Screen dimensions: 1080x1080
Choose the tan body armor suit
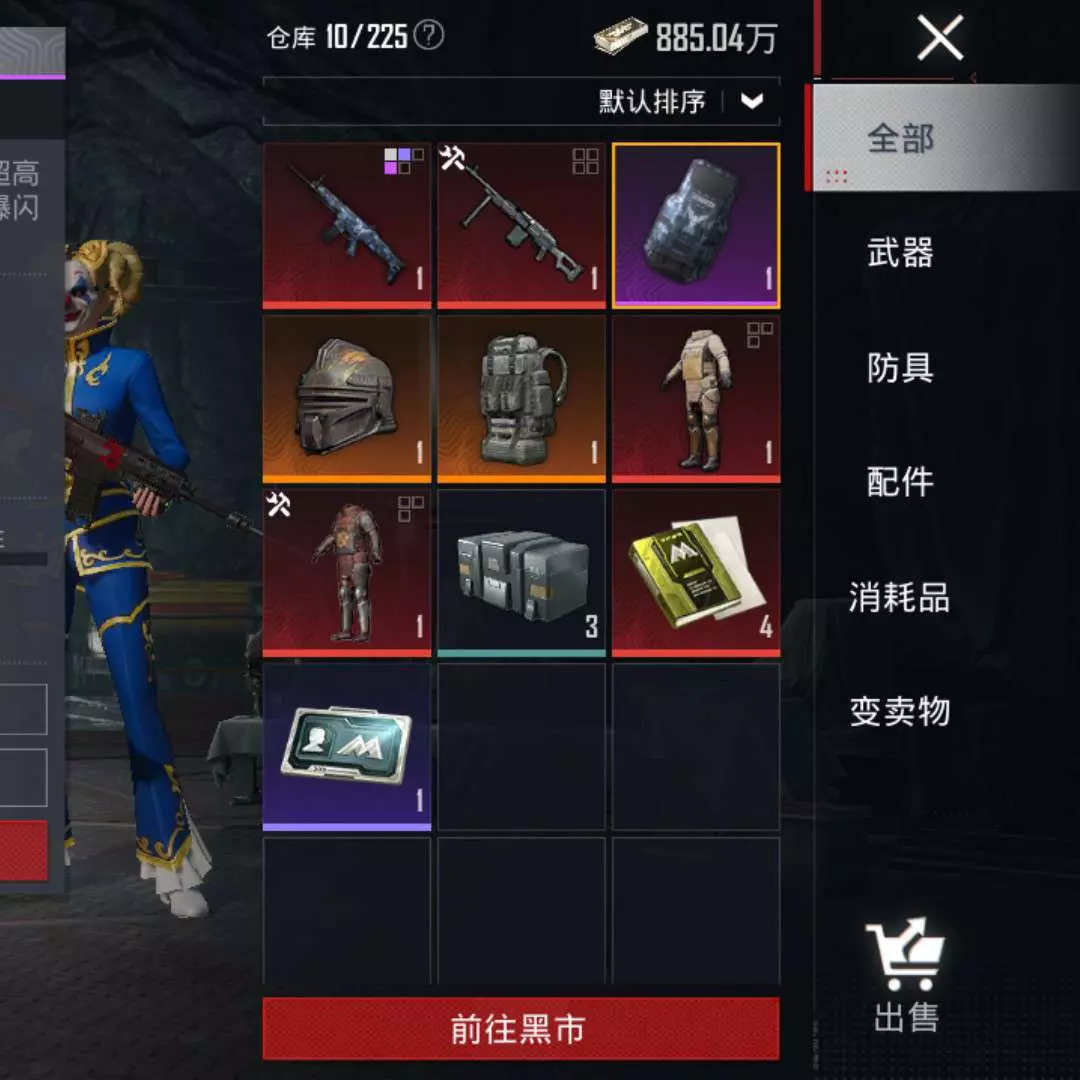coord(696,399)
